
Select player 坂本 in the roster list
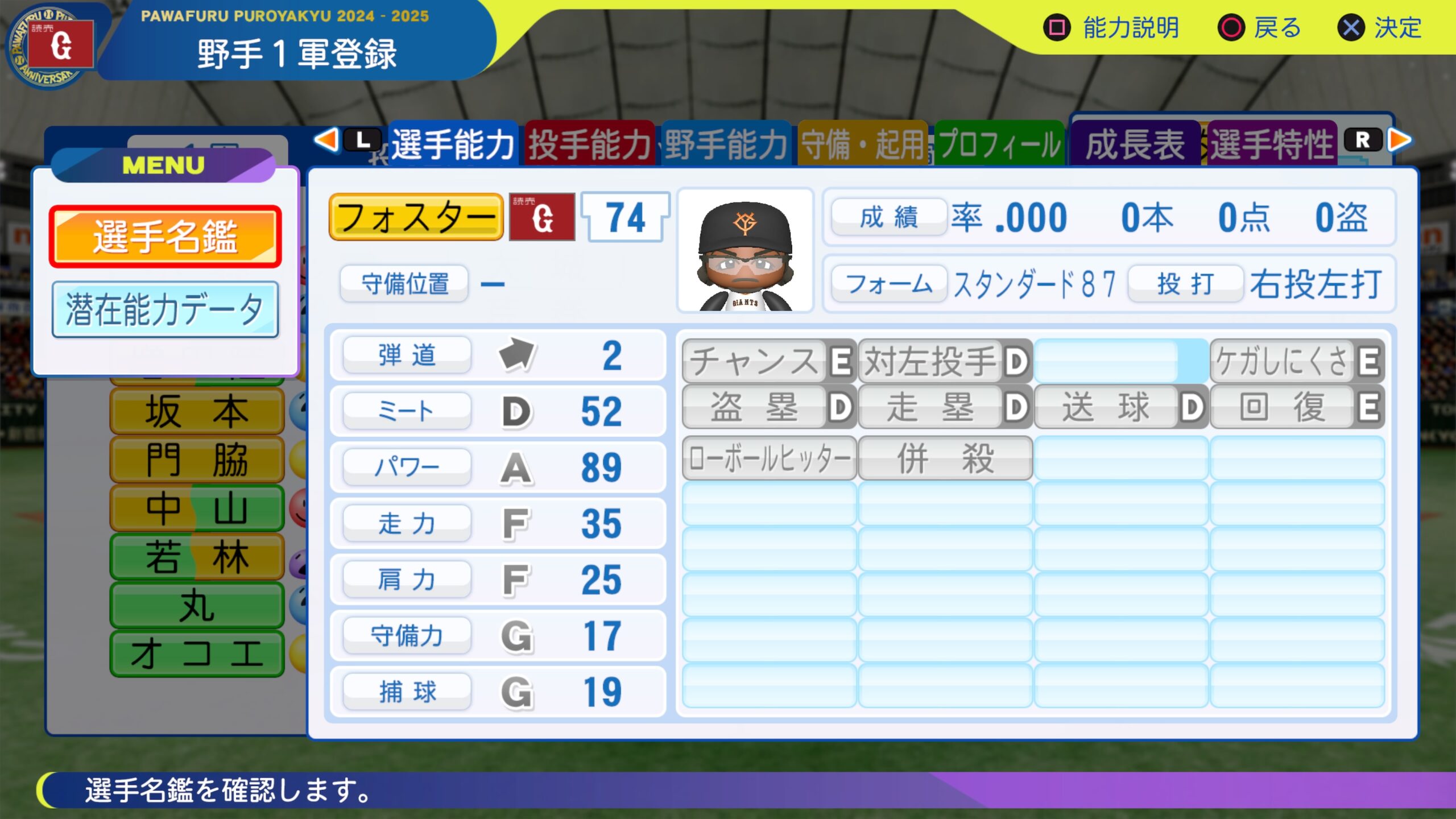coord(197,411)
